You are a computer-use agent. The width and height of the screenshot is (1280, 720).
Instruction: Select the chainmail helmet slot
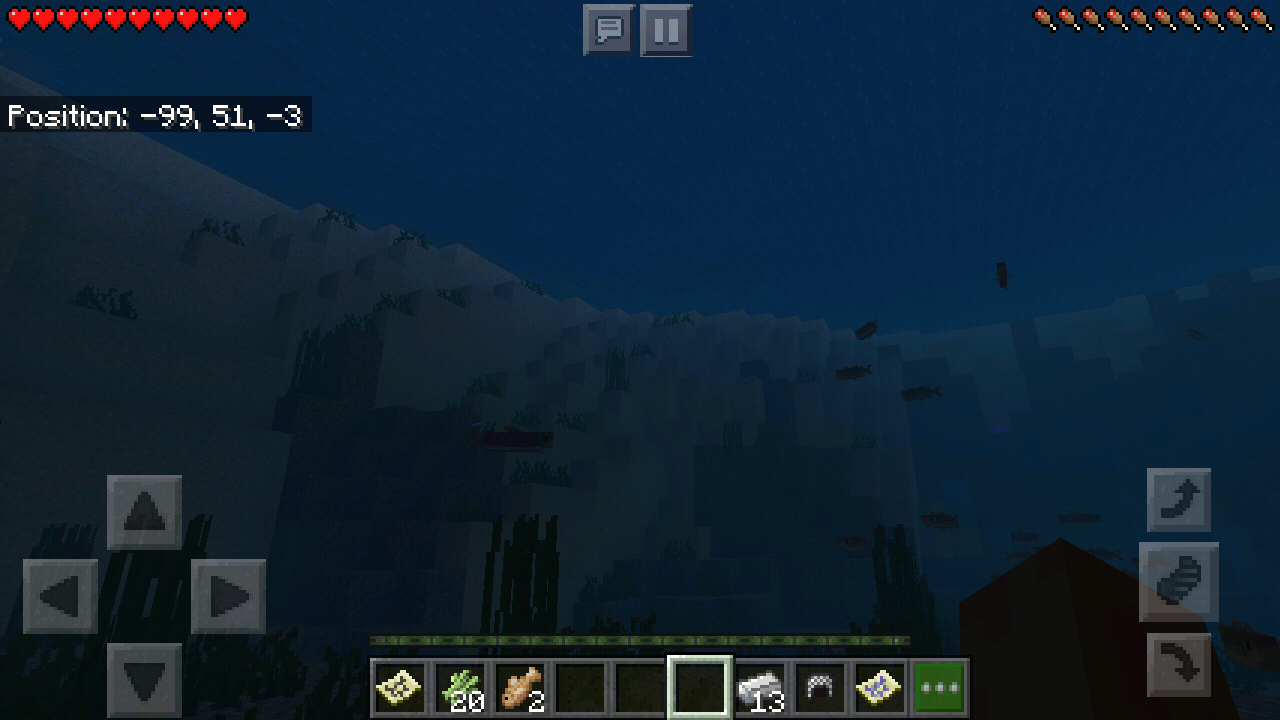click(822, 684)
